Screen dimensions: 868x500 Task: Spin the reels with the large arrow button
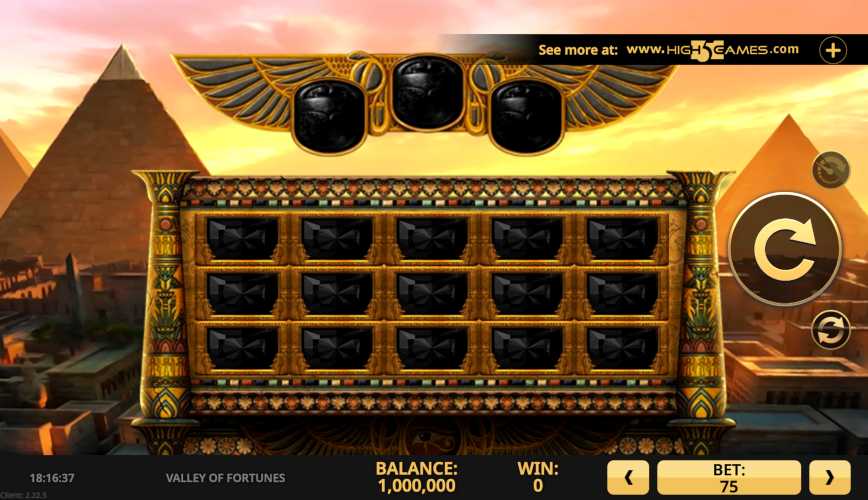pyautogui.click(x=784, y=249)
